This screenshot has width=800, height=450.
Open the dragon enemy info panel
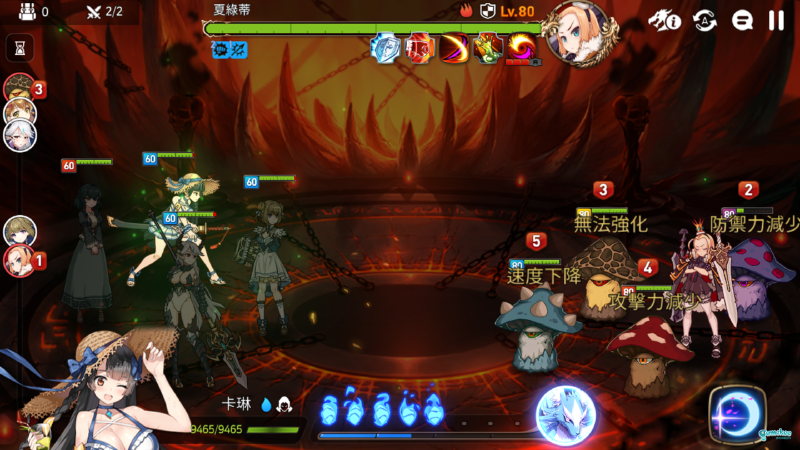coord(663,20)
